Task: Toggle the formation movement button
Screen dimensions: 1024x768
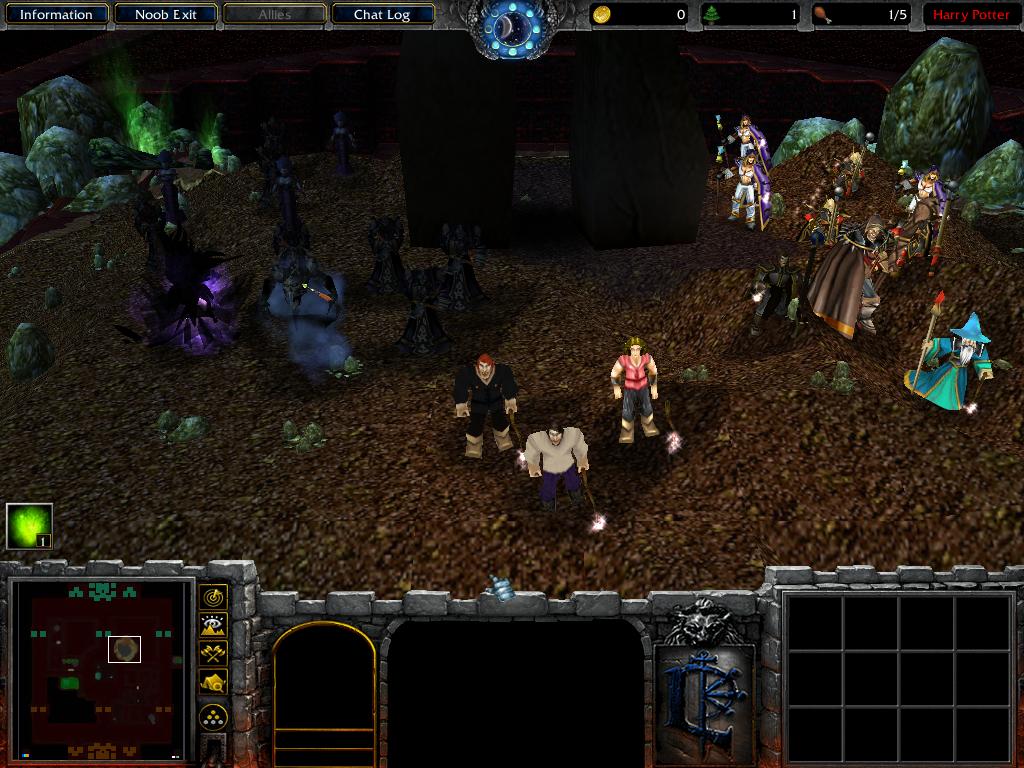Action: [x=213, y=716]
